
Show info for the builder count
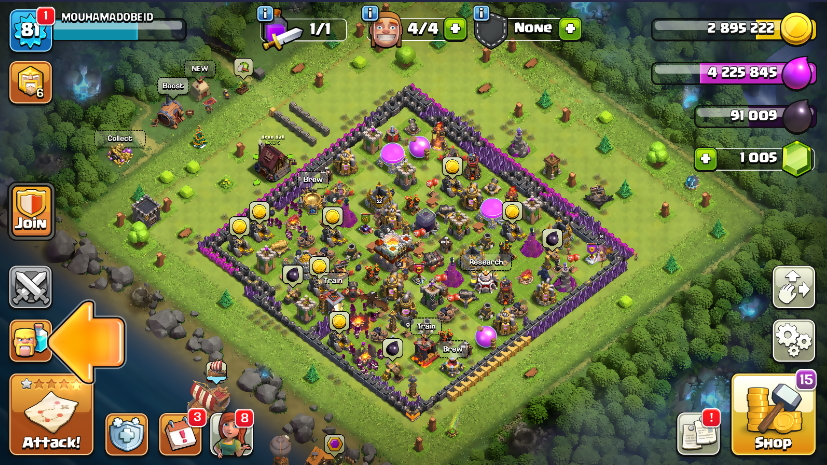(x=369, y=13)
